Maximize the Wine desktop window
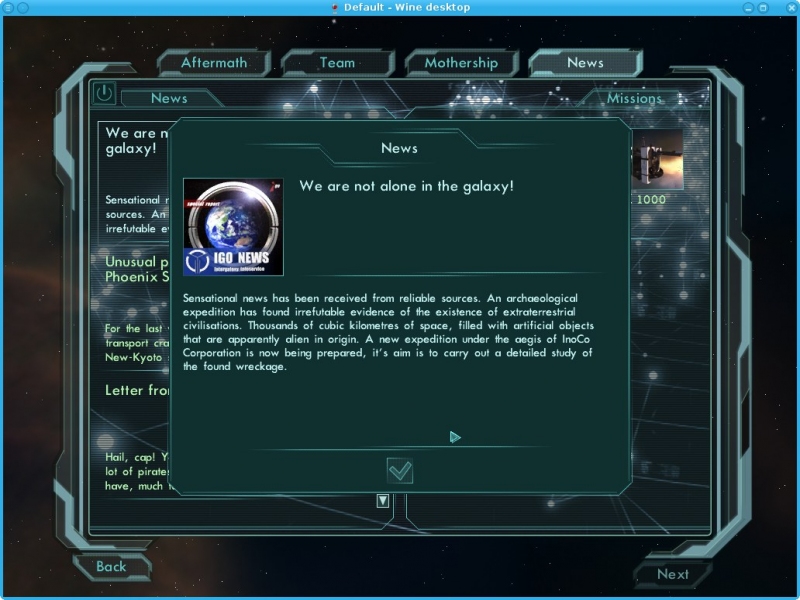Image resolution: width=800 pixels, height=600 pixels. [x=763, y=8]
